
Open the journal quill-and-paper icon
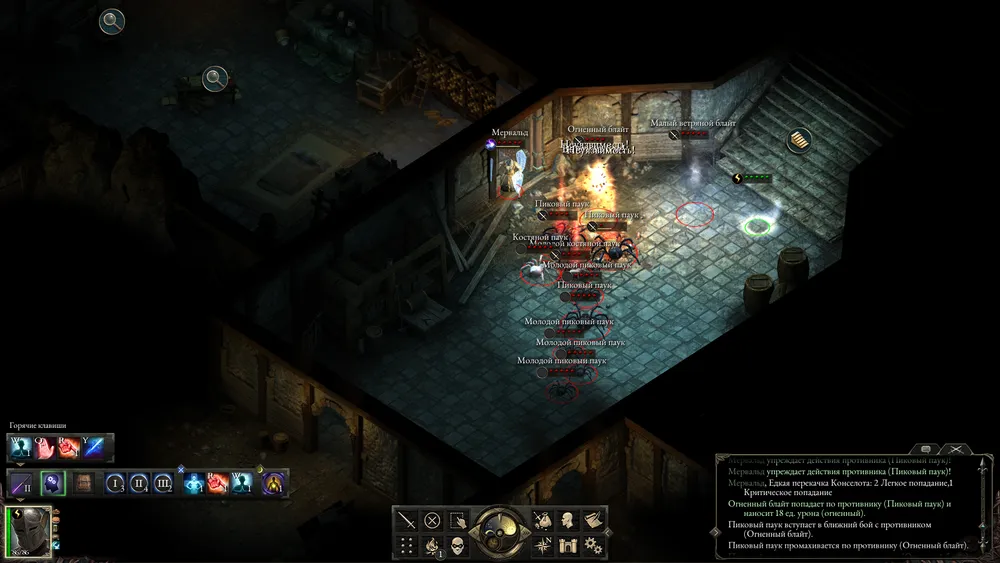click(x=593, y=520)
